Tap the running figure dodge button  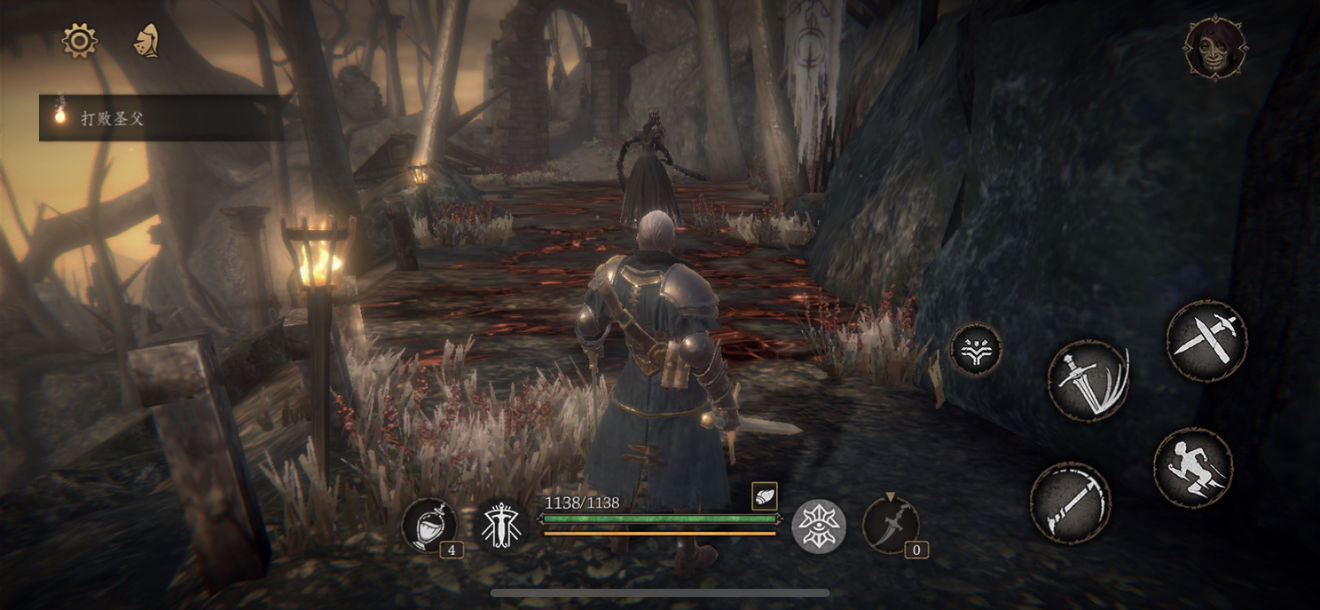click(1192, 468)
